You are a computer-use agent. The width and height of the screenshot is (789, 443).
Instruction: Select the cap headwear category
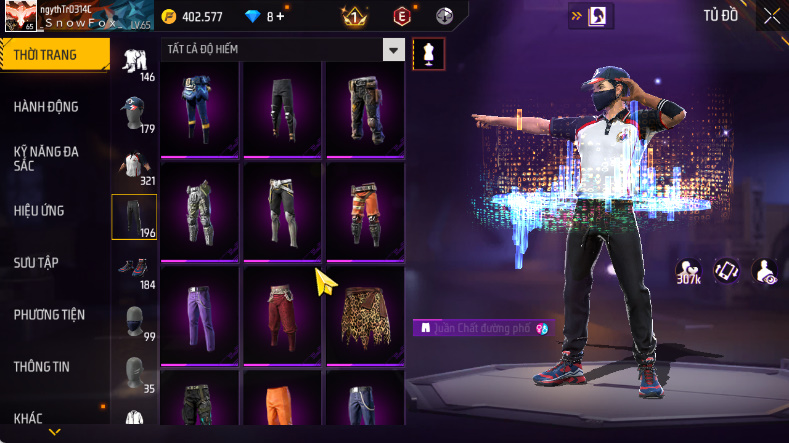(134, 114)
